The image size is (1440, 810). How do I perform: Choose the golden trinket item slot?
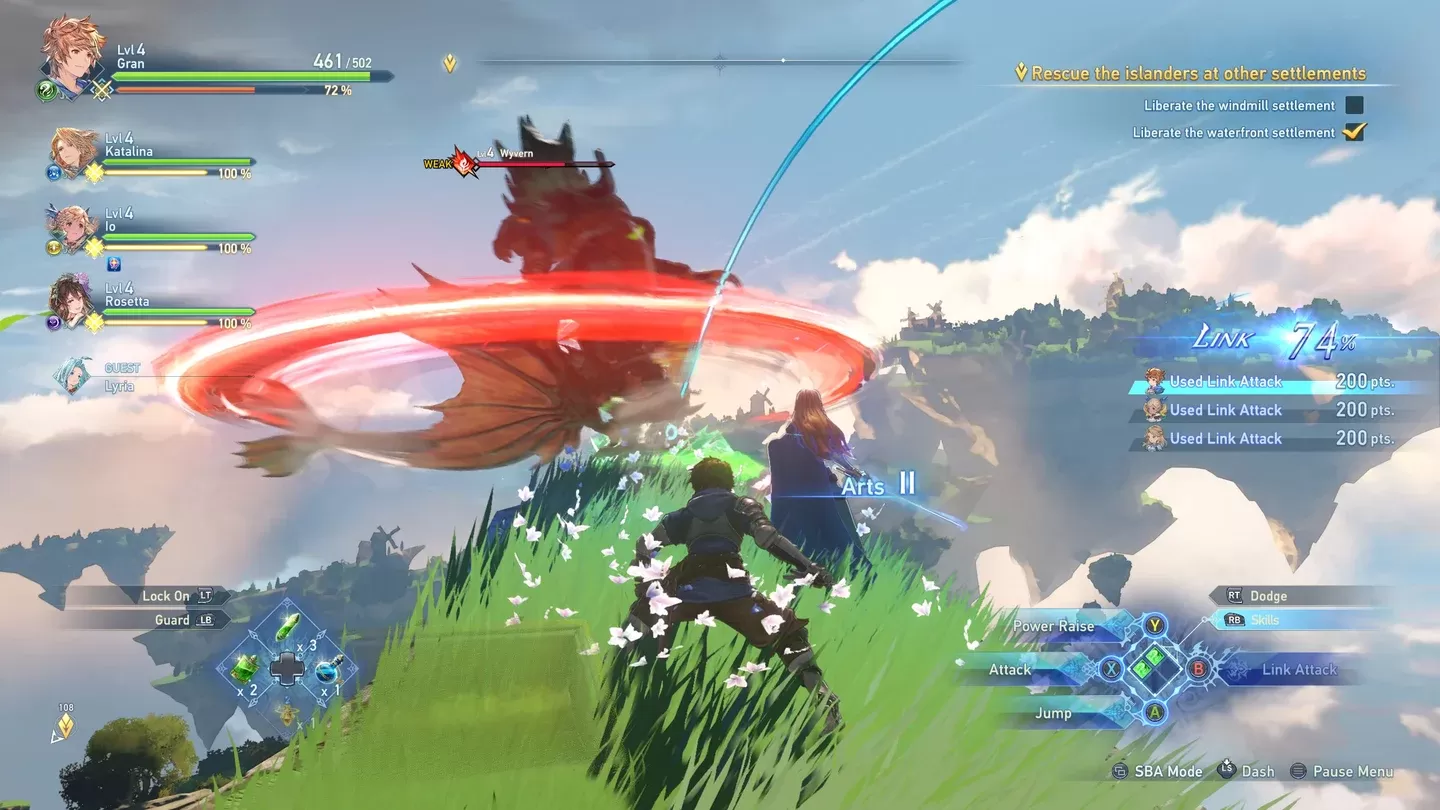tap(287, 712)
